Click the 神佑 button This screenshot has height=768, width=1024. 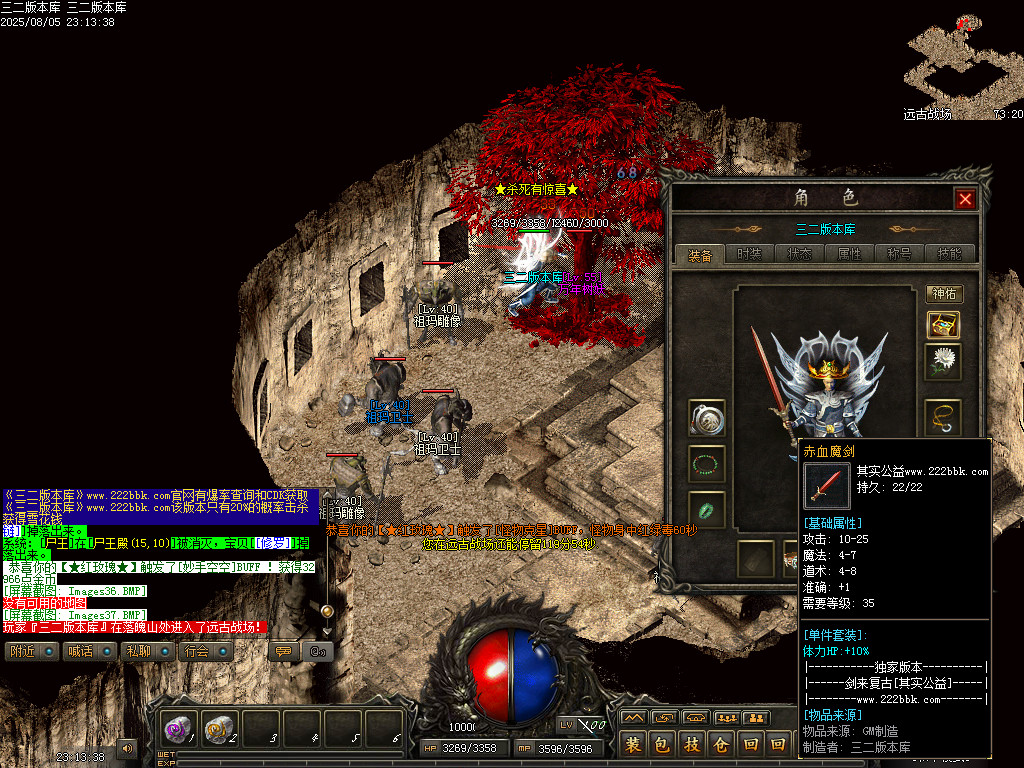click(x=944, y=294)
